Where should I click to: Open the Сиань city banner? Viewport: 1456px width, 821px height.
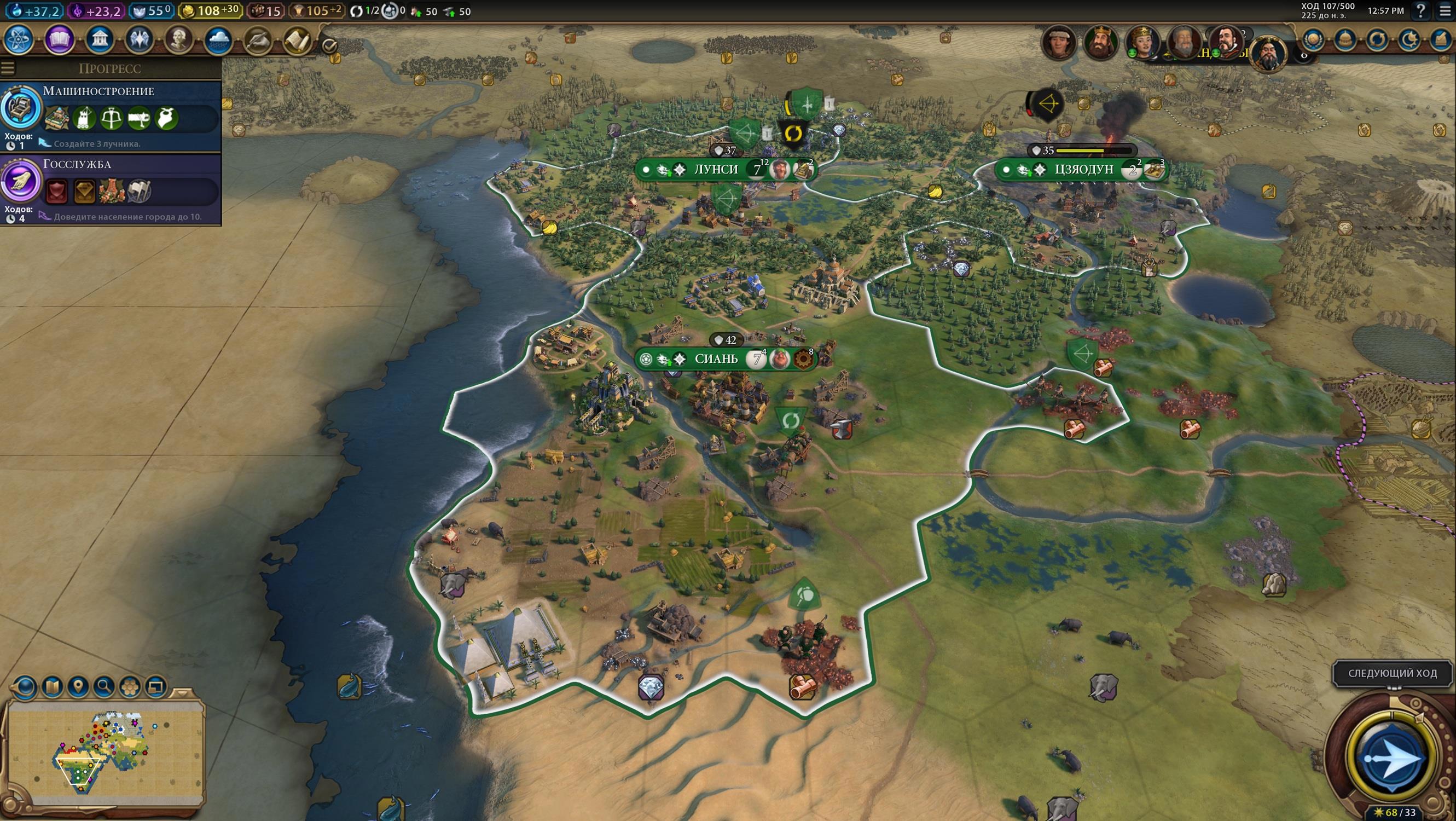click(x=716, y=359)
